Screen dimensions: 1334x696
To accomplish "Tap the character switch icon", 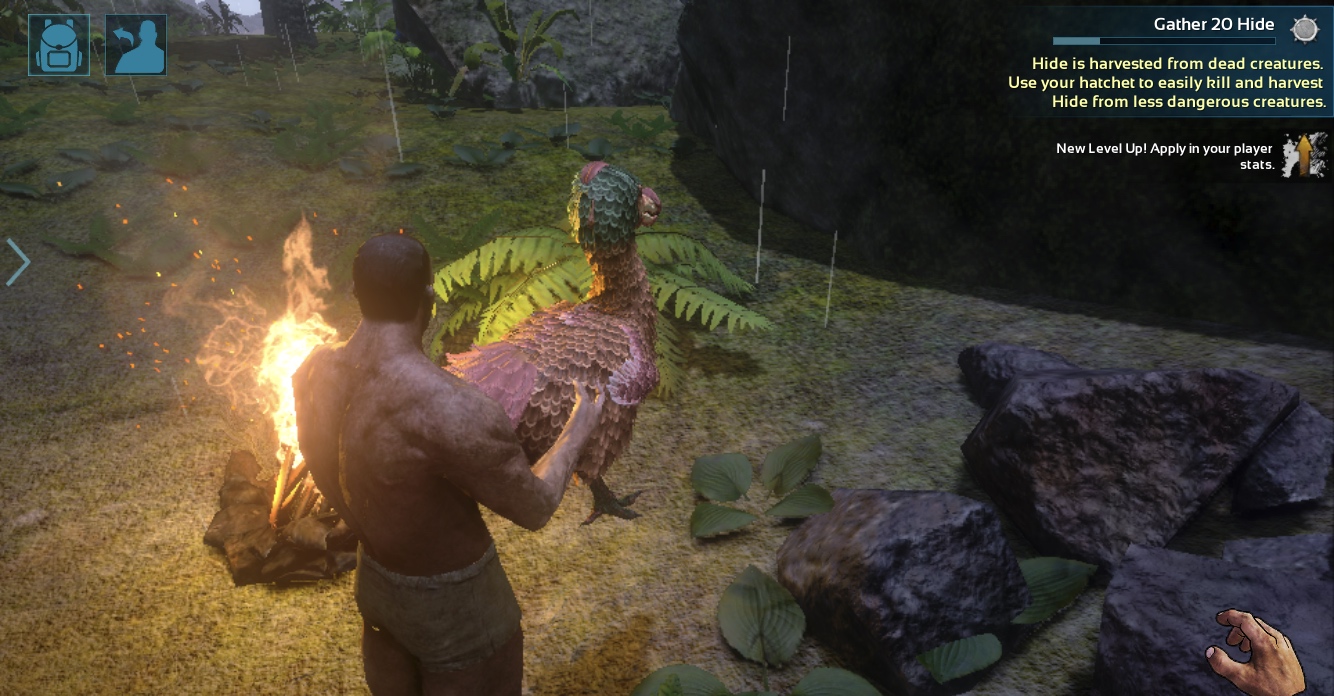I will [136, 45].
